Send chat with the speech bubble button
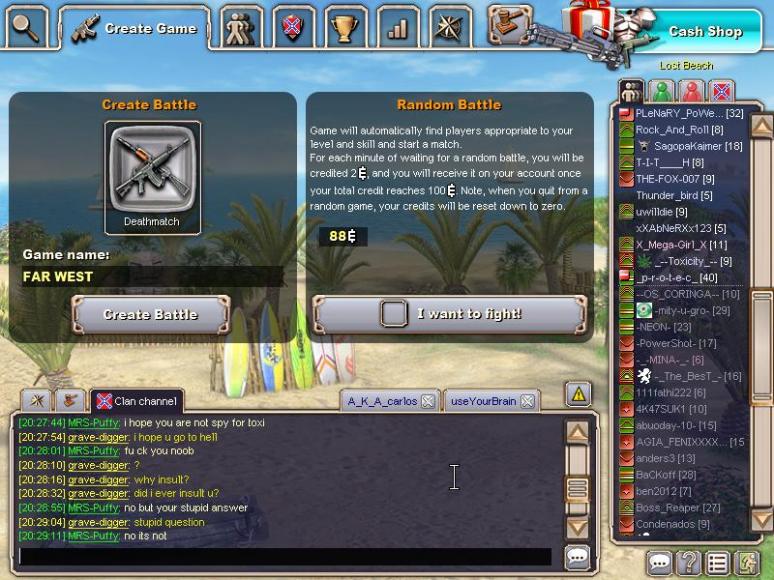This screenshot has width=774, height=580. 577,556
